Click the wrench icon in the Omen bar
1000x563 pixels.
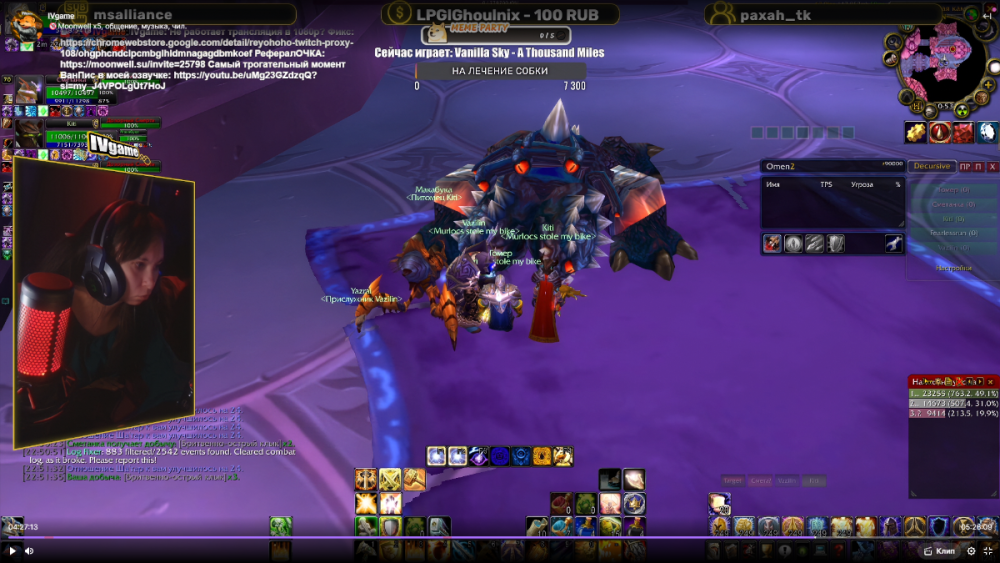893,243
